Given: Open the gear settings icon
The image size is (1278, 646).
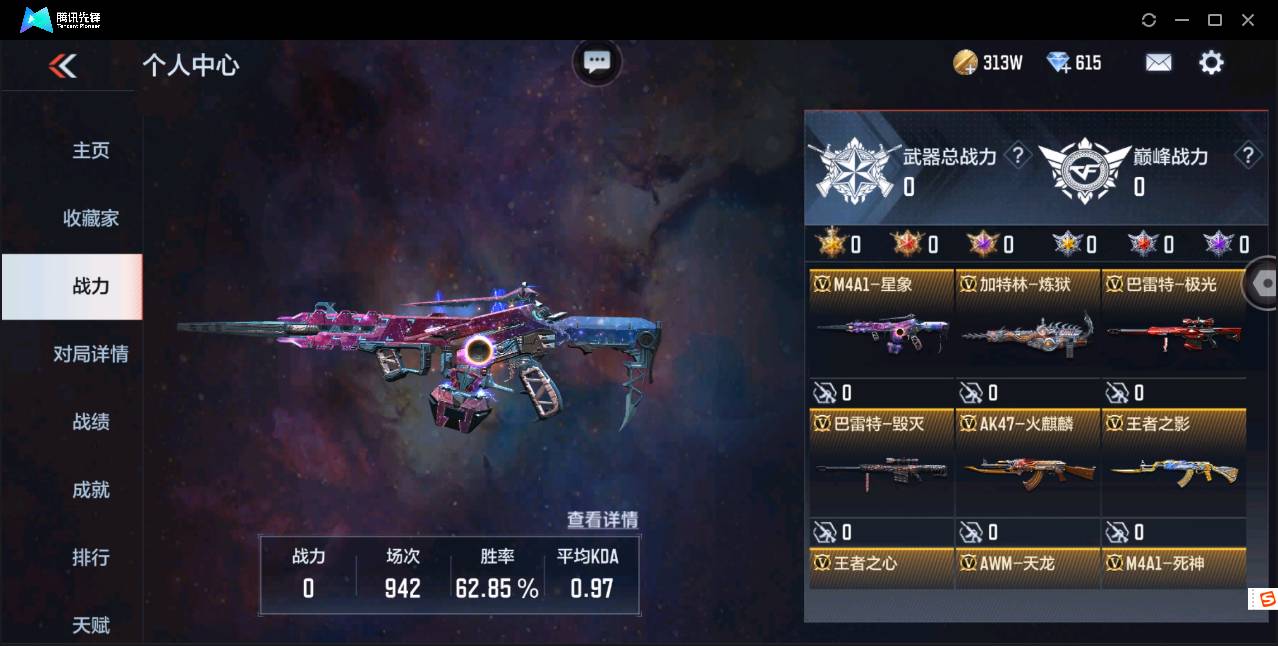Looking at the screenshot, I should [1211, 63].
